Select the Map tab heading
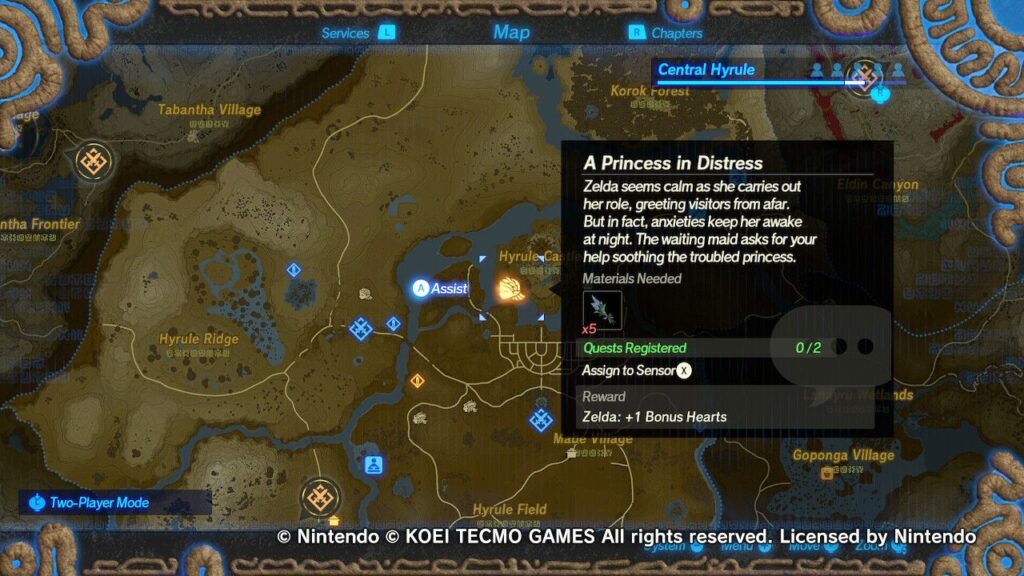The image size is (1024, 576). pos(511,33)
